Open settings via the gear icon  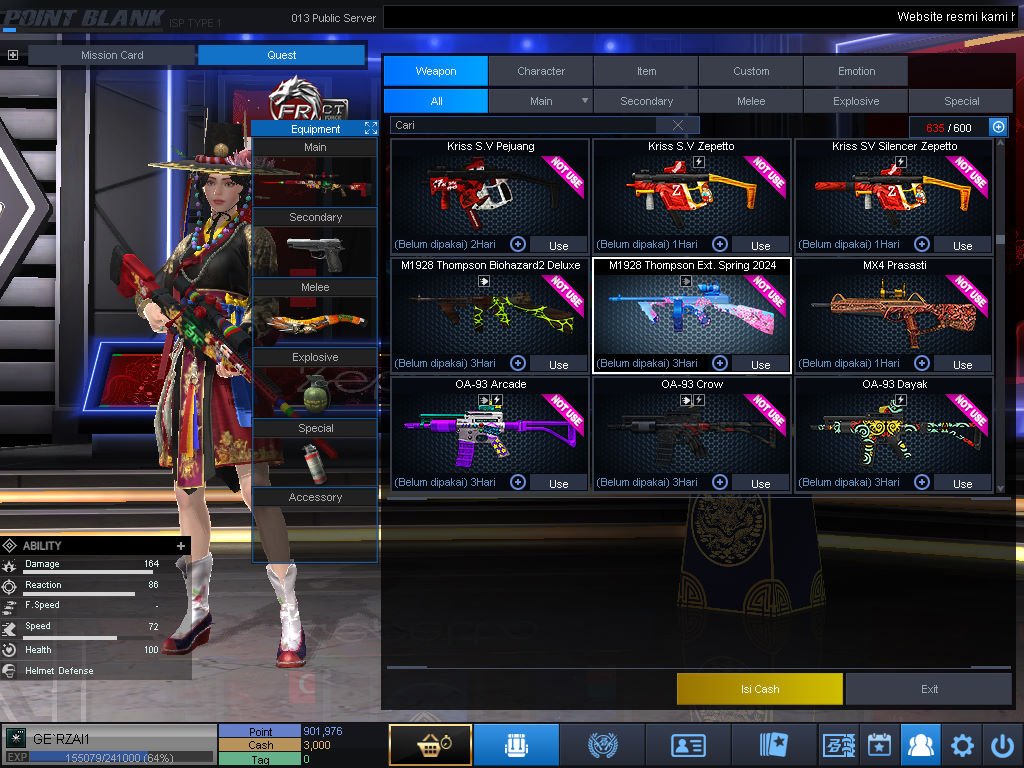point(962,745)
